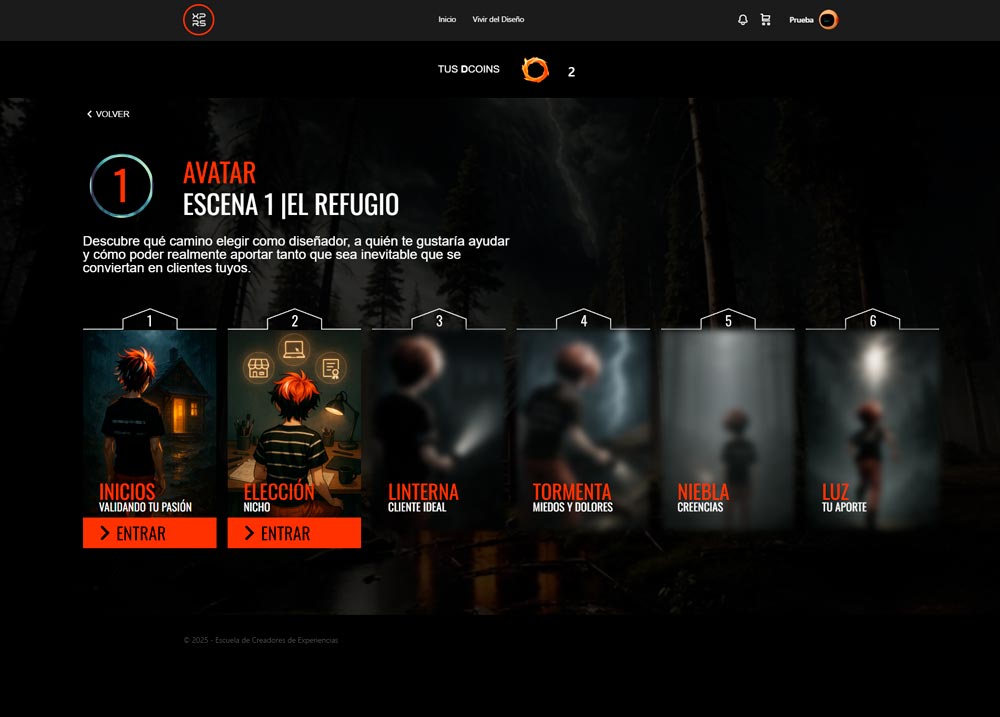Open the Vivir del Diseño page

[498, 20]
